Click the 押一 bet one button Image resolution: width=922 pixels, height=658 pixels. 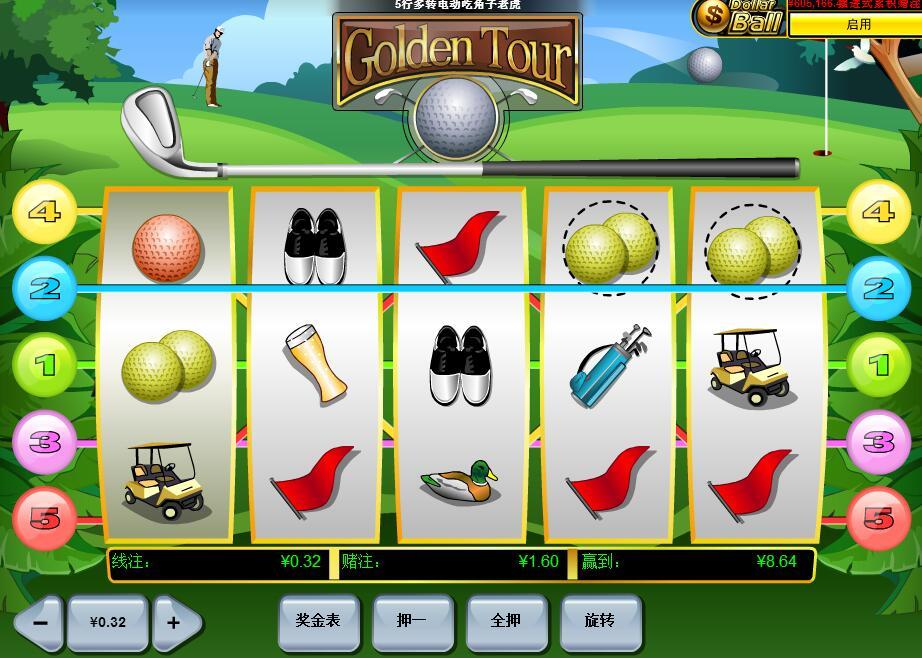pyautogui.click(x=412, y=621)
